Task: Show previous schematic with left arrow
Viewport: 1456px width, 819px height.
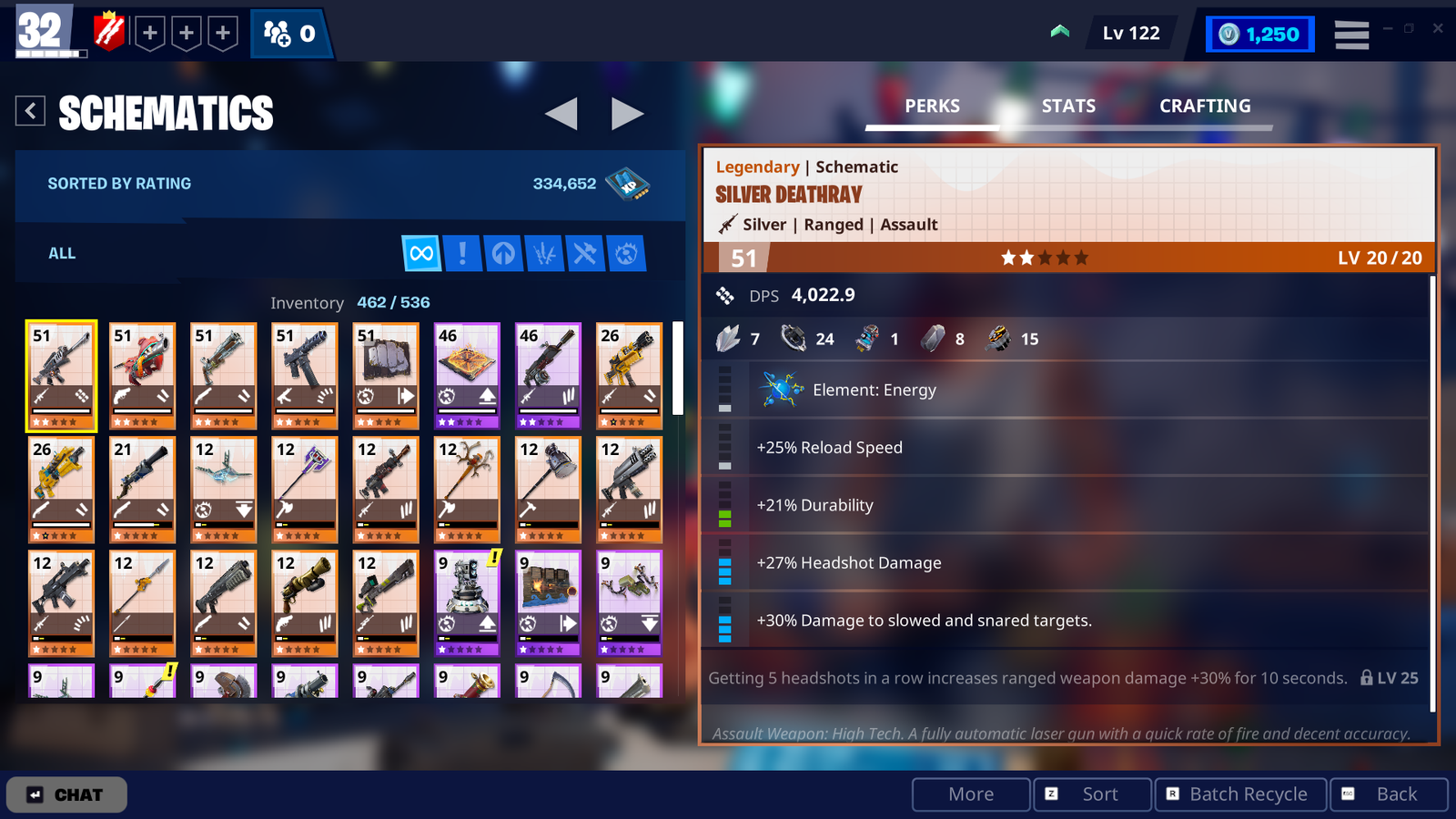Action: click(x=561, y=114)
